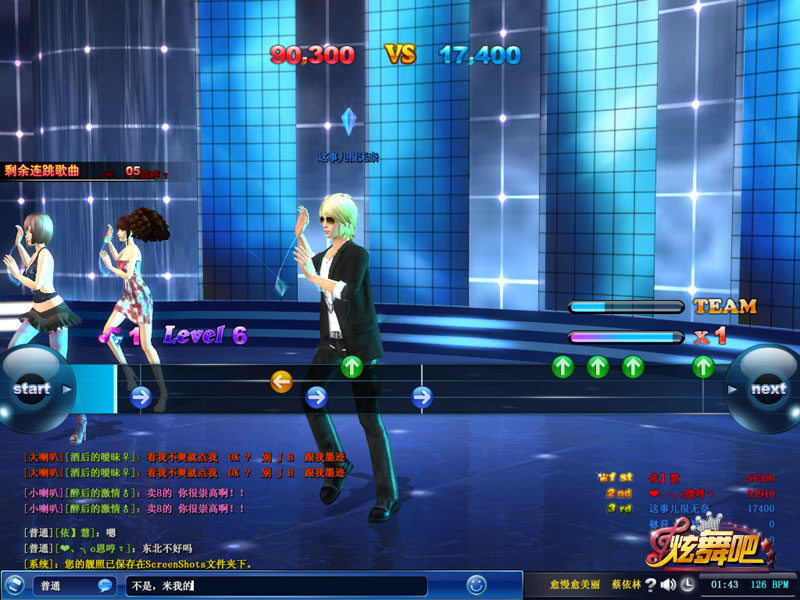Open the smiley emoticon picker
Viewport: 800px width, 600px height.
click(x=477, y=584)
